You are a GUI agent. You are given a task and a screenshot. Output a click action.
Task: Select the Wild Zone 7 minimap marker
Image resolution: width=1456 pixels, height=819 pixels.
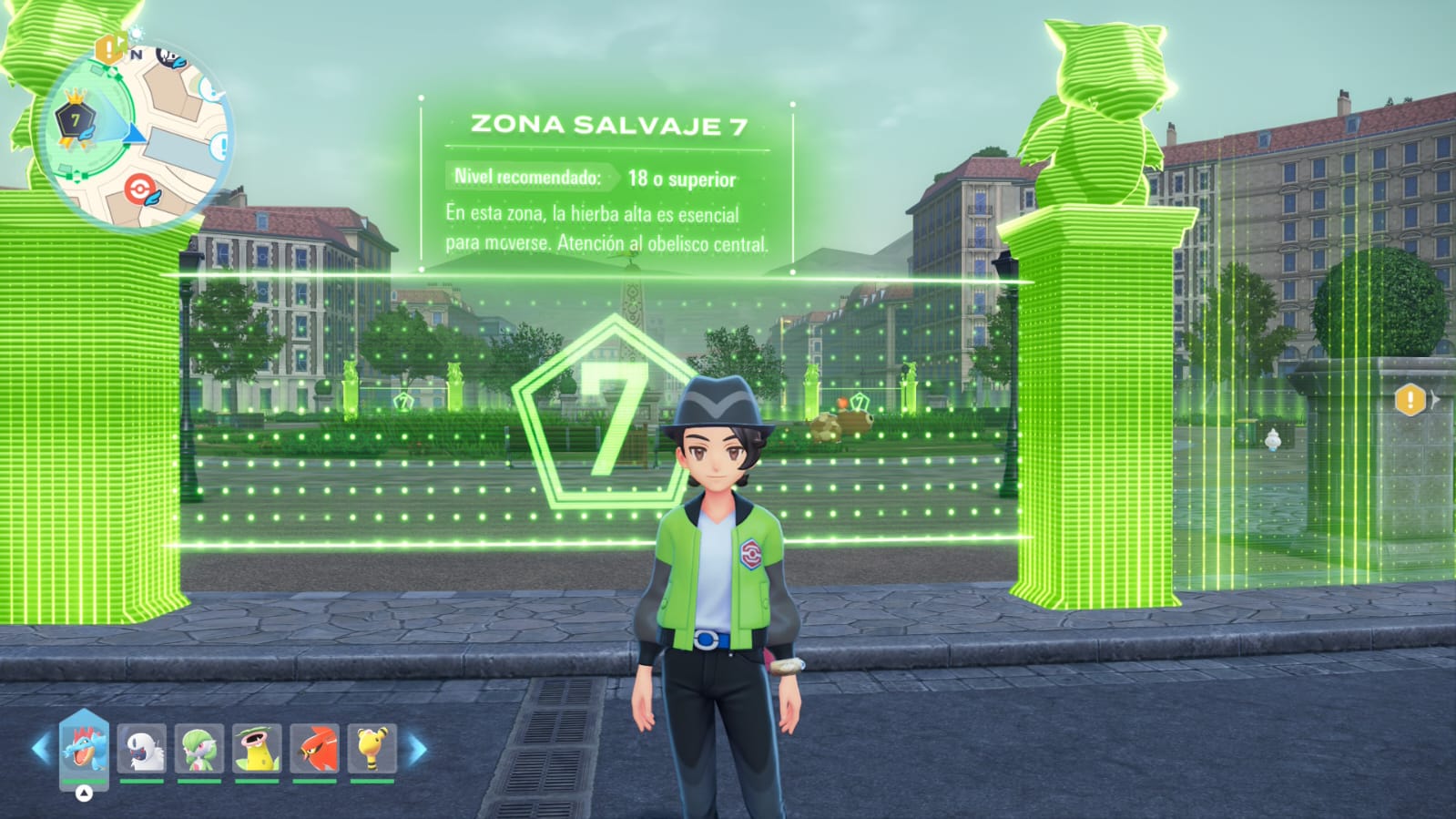tap(75, 120)
